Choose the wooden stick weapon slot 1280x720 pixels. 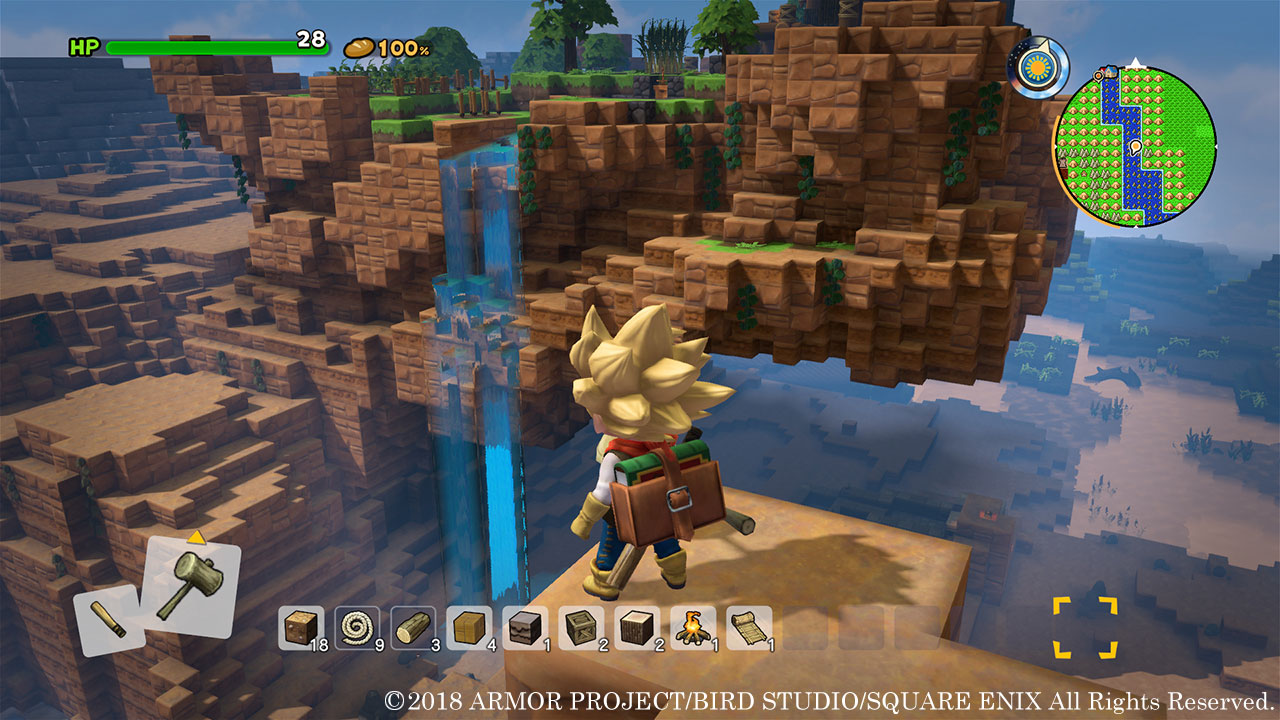(x=107, y=620)
